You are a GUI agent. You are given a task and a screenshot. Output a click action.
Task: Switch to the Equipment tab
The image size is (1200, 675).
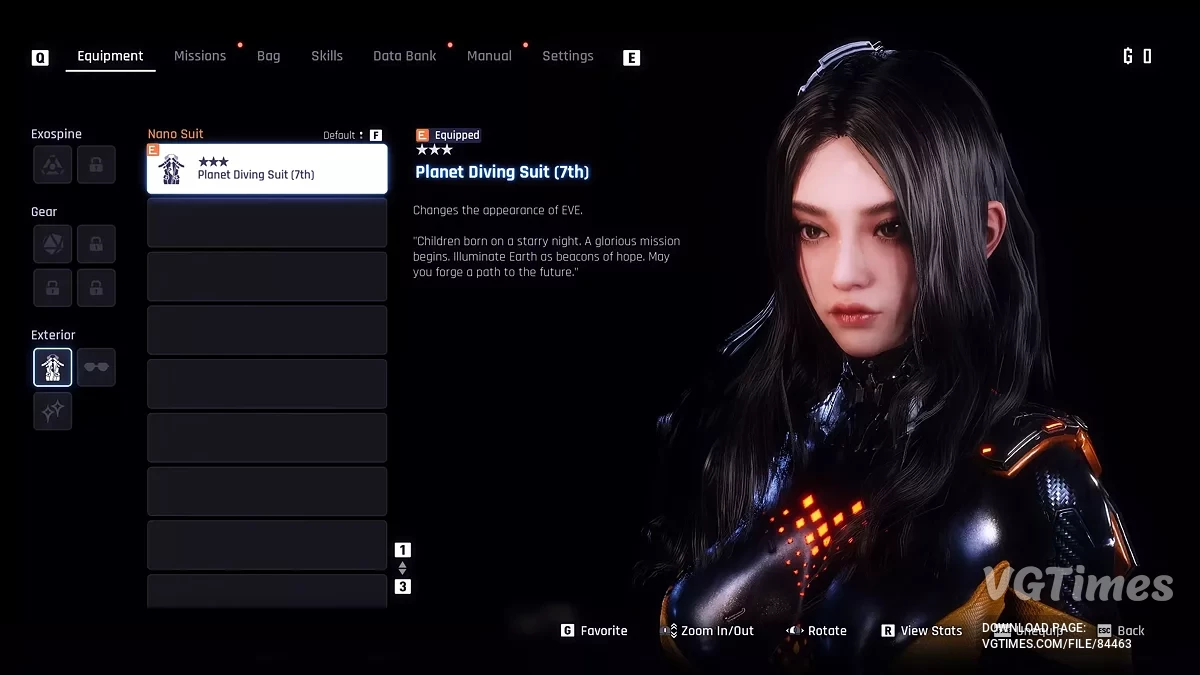(110, 56)
